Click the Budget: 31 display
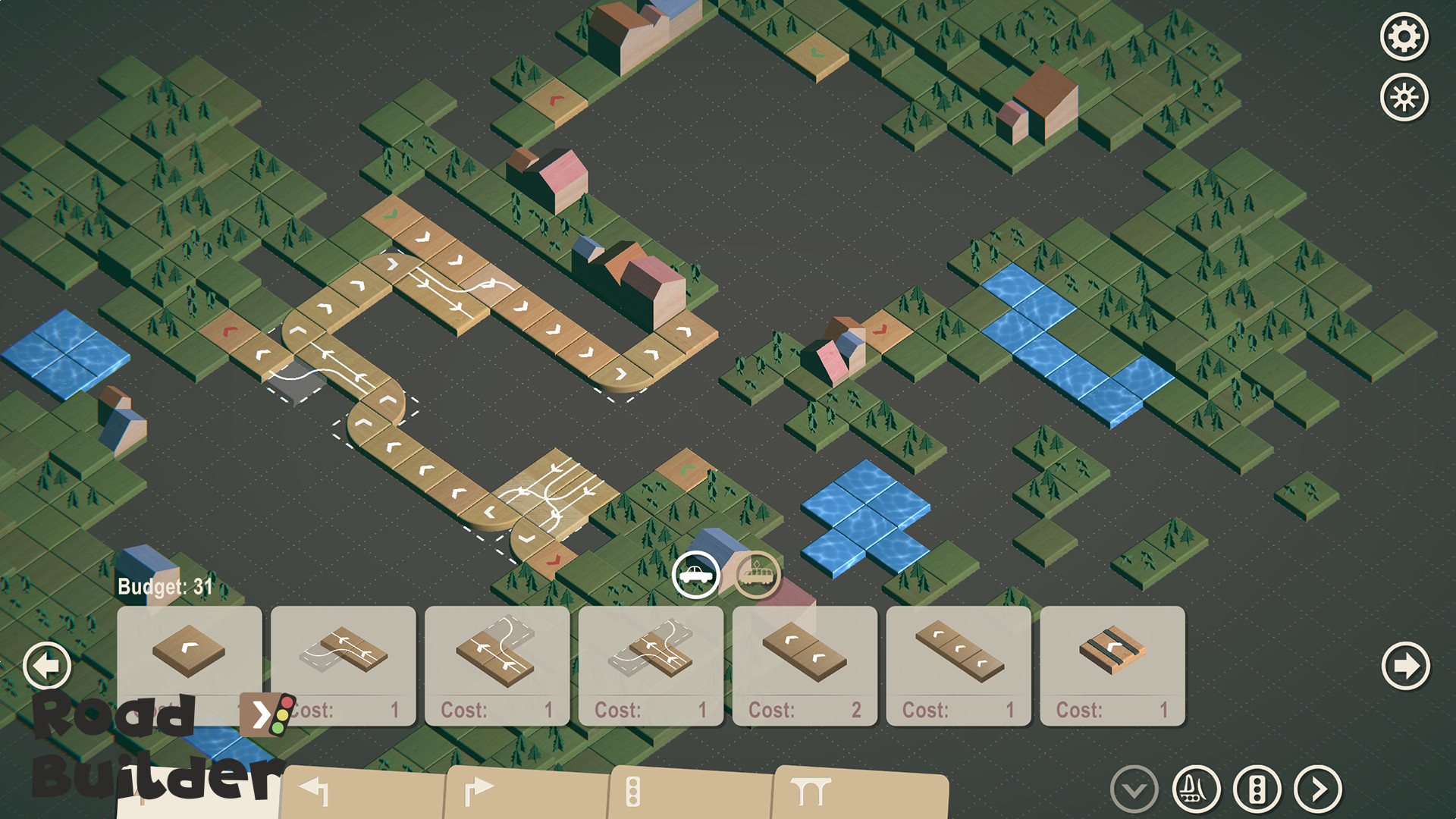The width and height of the screenshot is (1456, 819). coord(162,585)
